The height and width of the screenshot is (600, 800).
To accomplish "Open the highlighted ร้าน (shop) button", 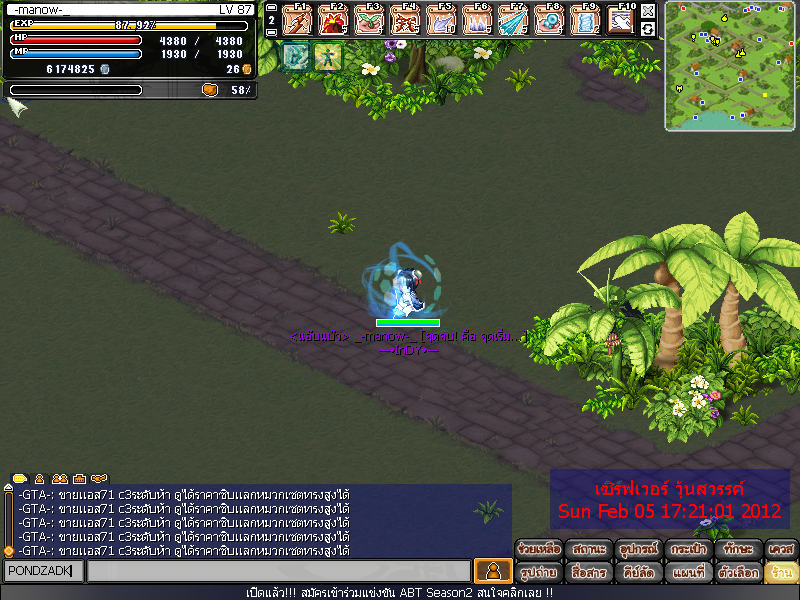I will click(x=780, y=573).
